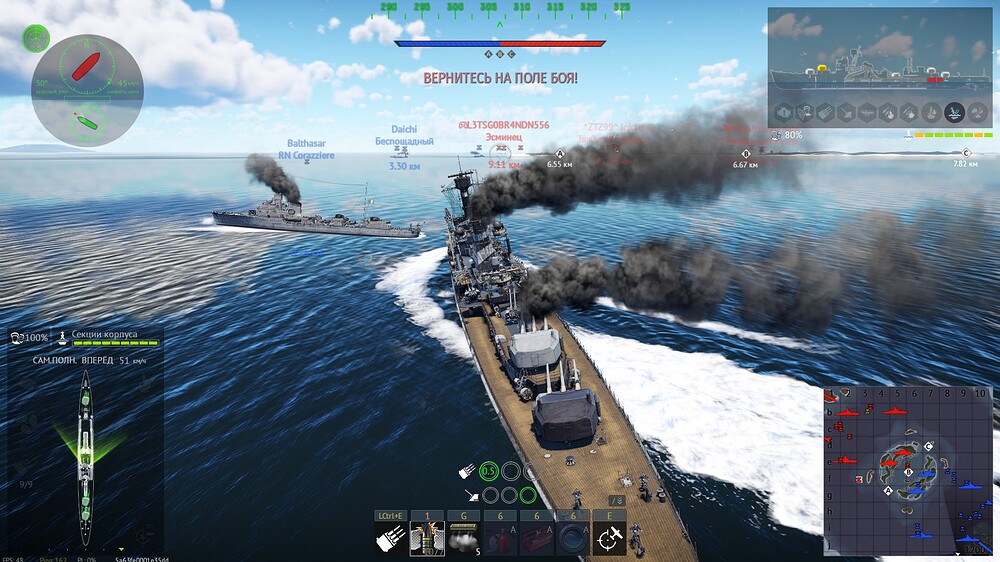This screenshot has height=562, width=1000.
Task: Click the green radar icon
Action: tap(36, 38)
